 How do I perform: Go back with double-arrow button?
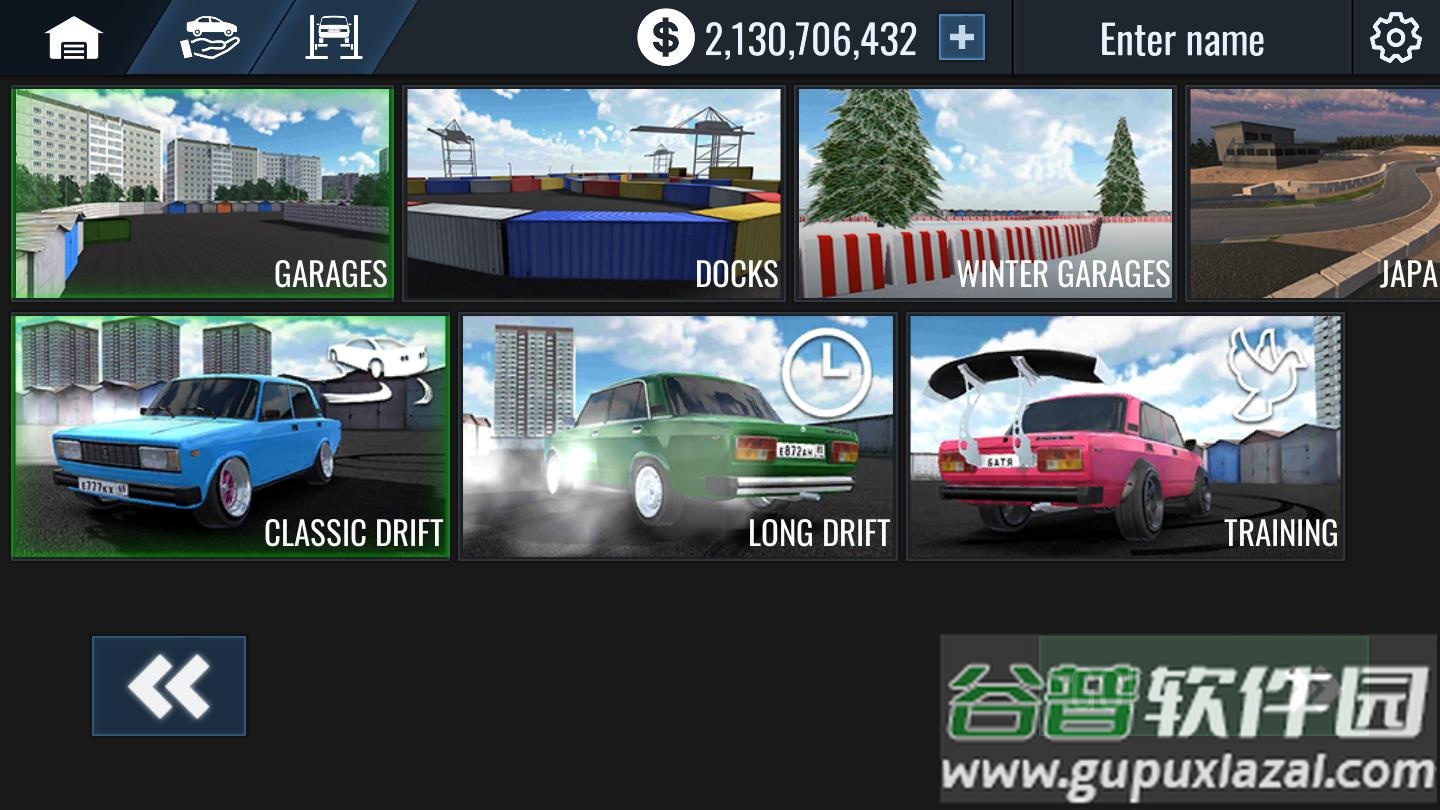[169, 686]
